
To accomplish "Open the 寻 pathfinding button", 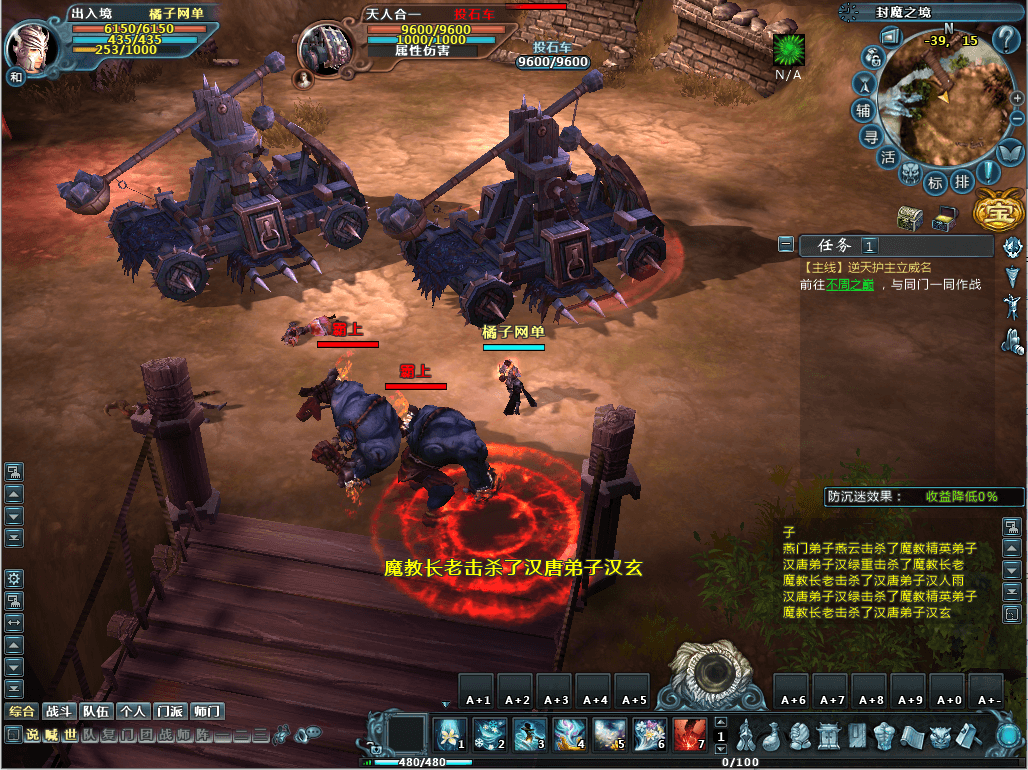I will pyautogui.click(x=871, y=137).
